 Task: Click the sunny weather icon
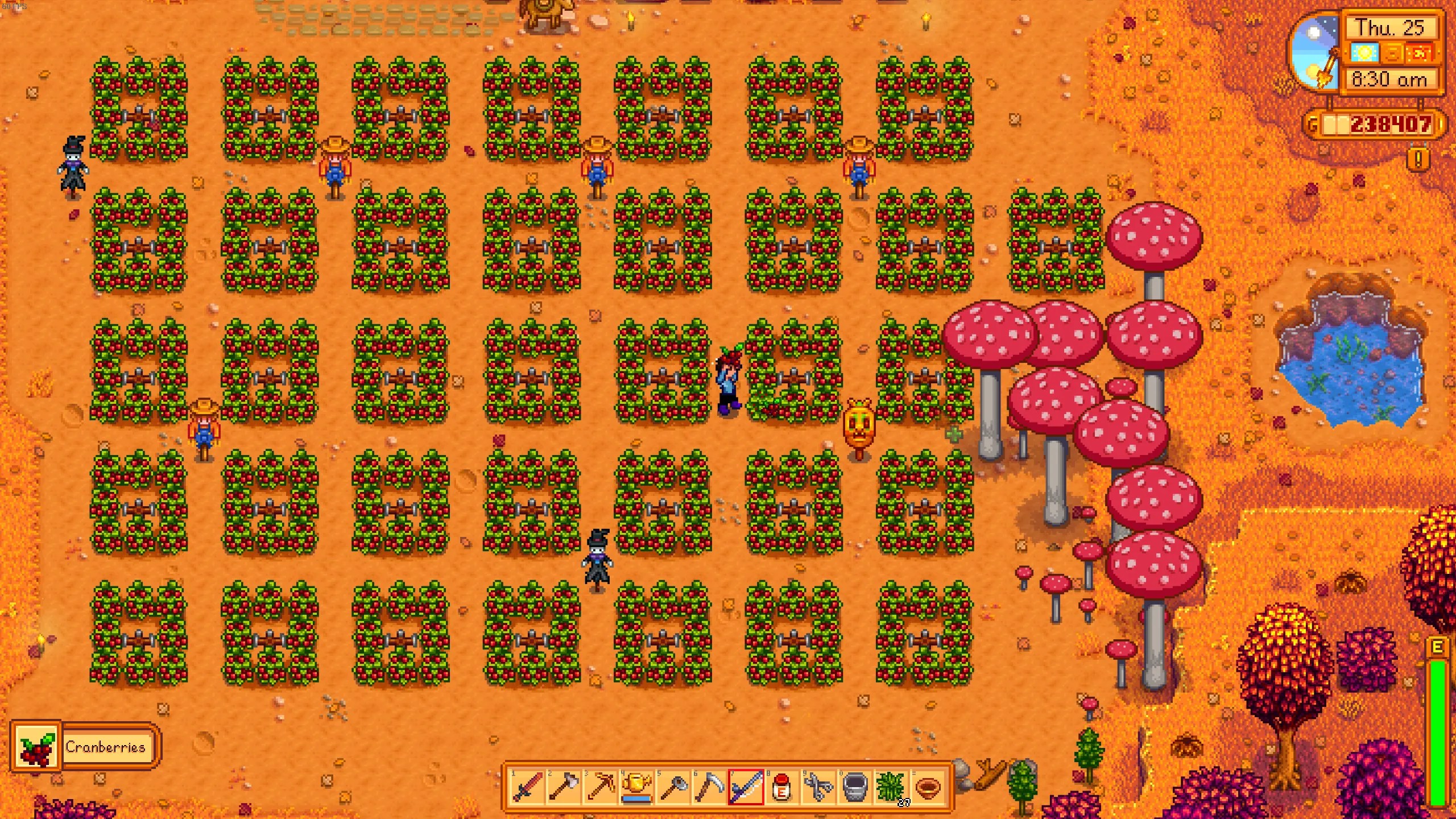click(x=1365, y=53)
